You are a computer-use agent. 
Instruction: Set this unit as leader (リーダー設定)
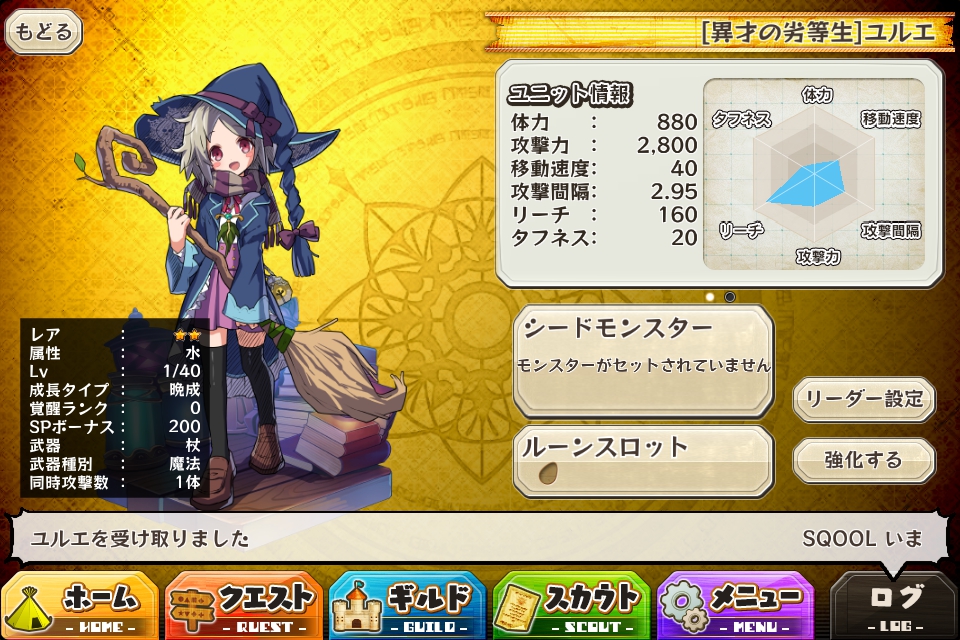pos(863,399)
